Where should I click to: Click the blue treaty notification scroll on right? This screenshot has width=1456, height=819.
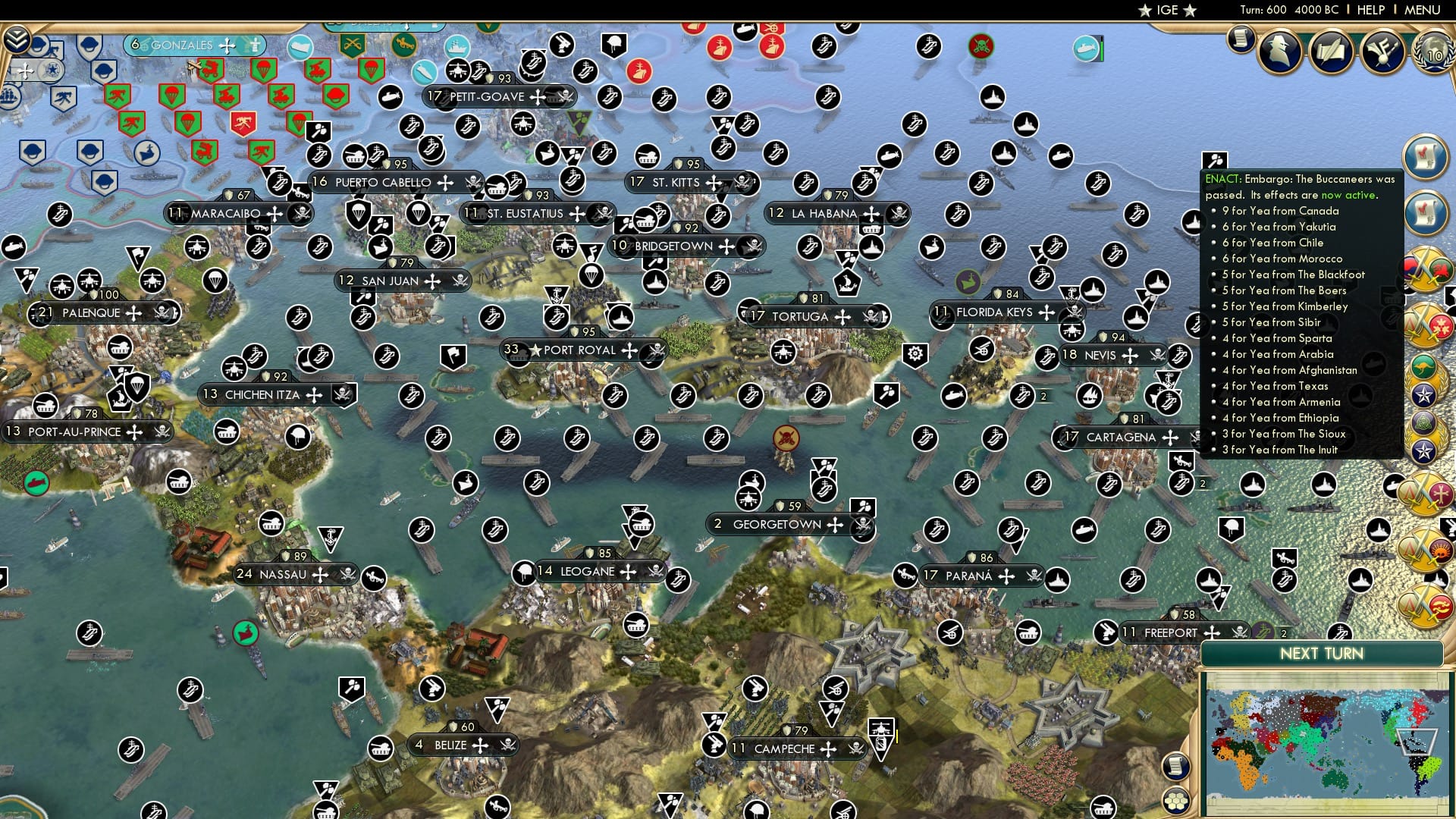(x=1427, y=157)
